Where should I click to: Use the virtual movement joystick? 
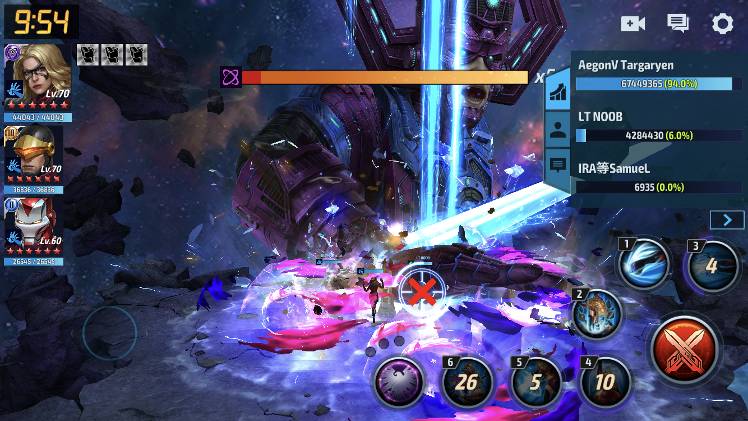108,332
